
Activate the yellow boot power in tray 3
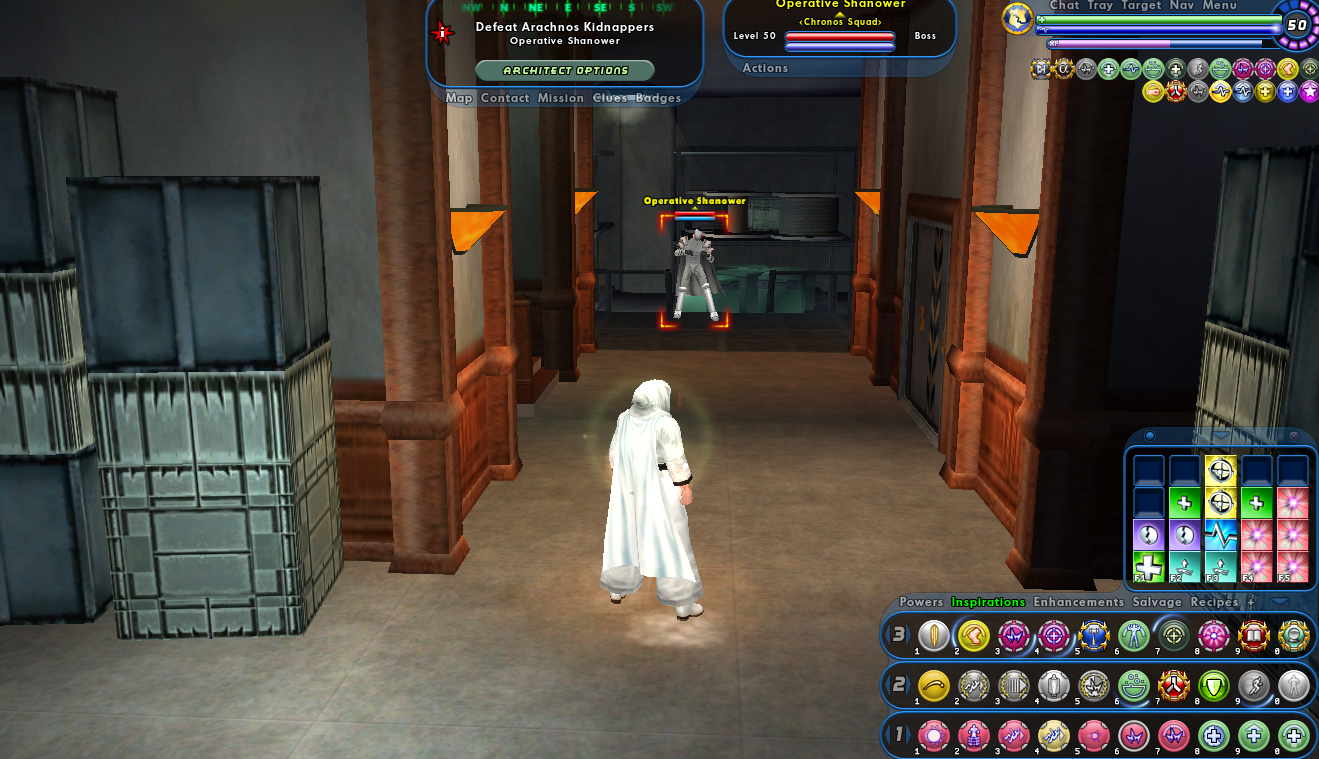coord(973,636)
